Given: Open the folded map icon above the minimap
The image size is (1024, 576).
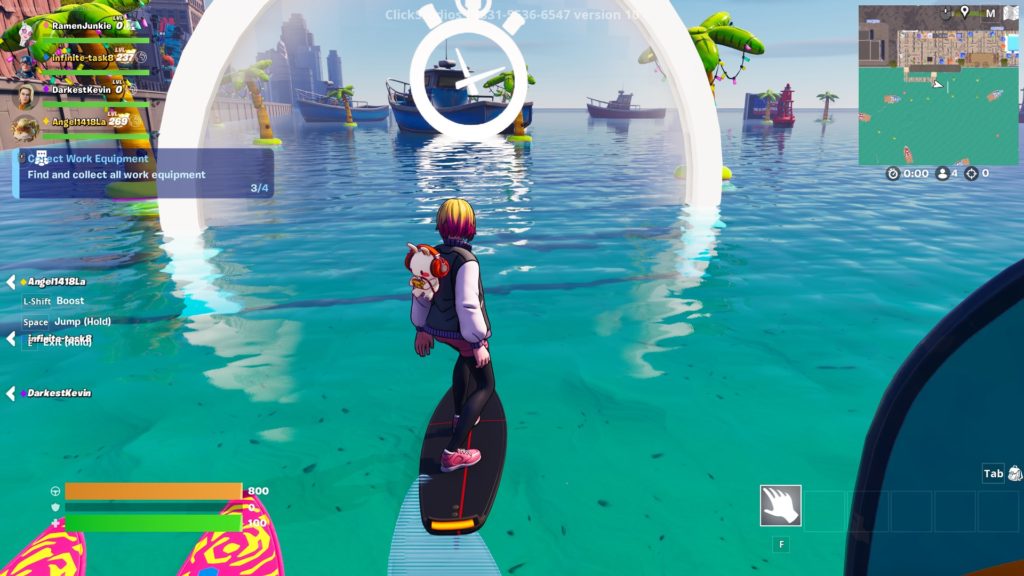Looking at the screenshot, I should tap(1010, 13).
